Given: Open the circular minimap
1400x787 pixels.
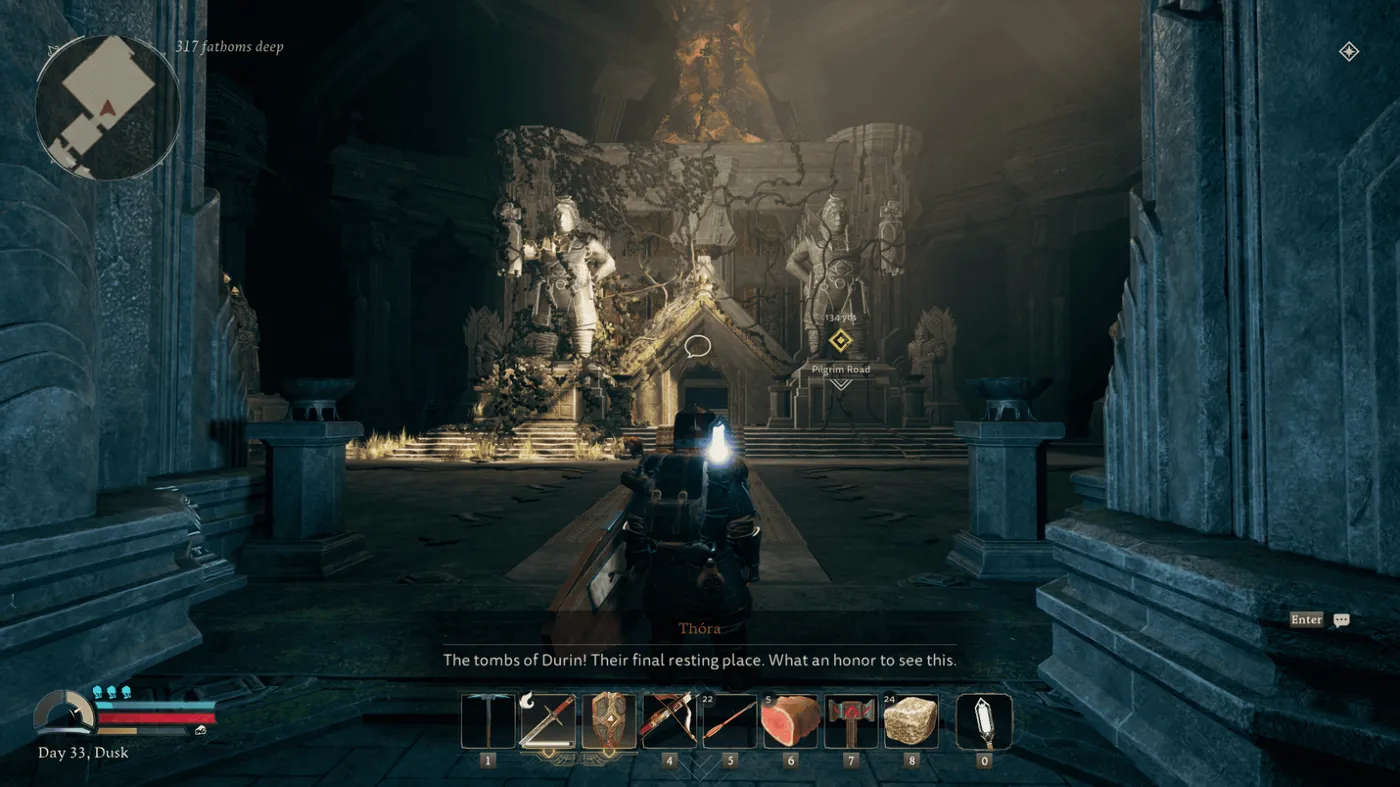Looking at the screenshot, I should click(x=107, y=107).
